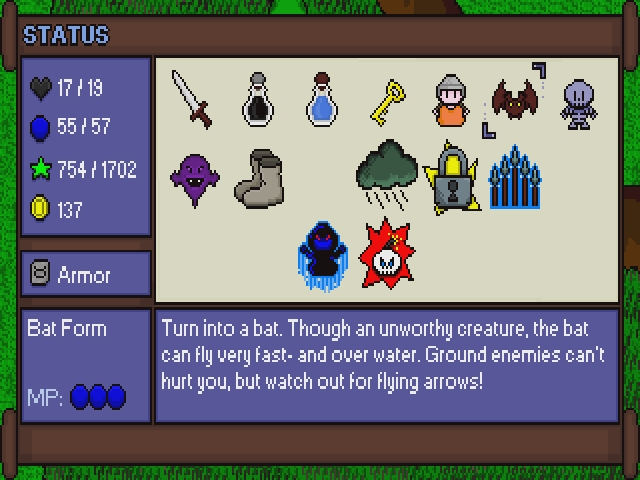Image resolution: width=640 pixels, height=480 pixels.
Task: Pick the golden key item
Action: [387, 99]
